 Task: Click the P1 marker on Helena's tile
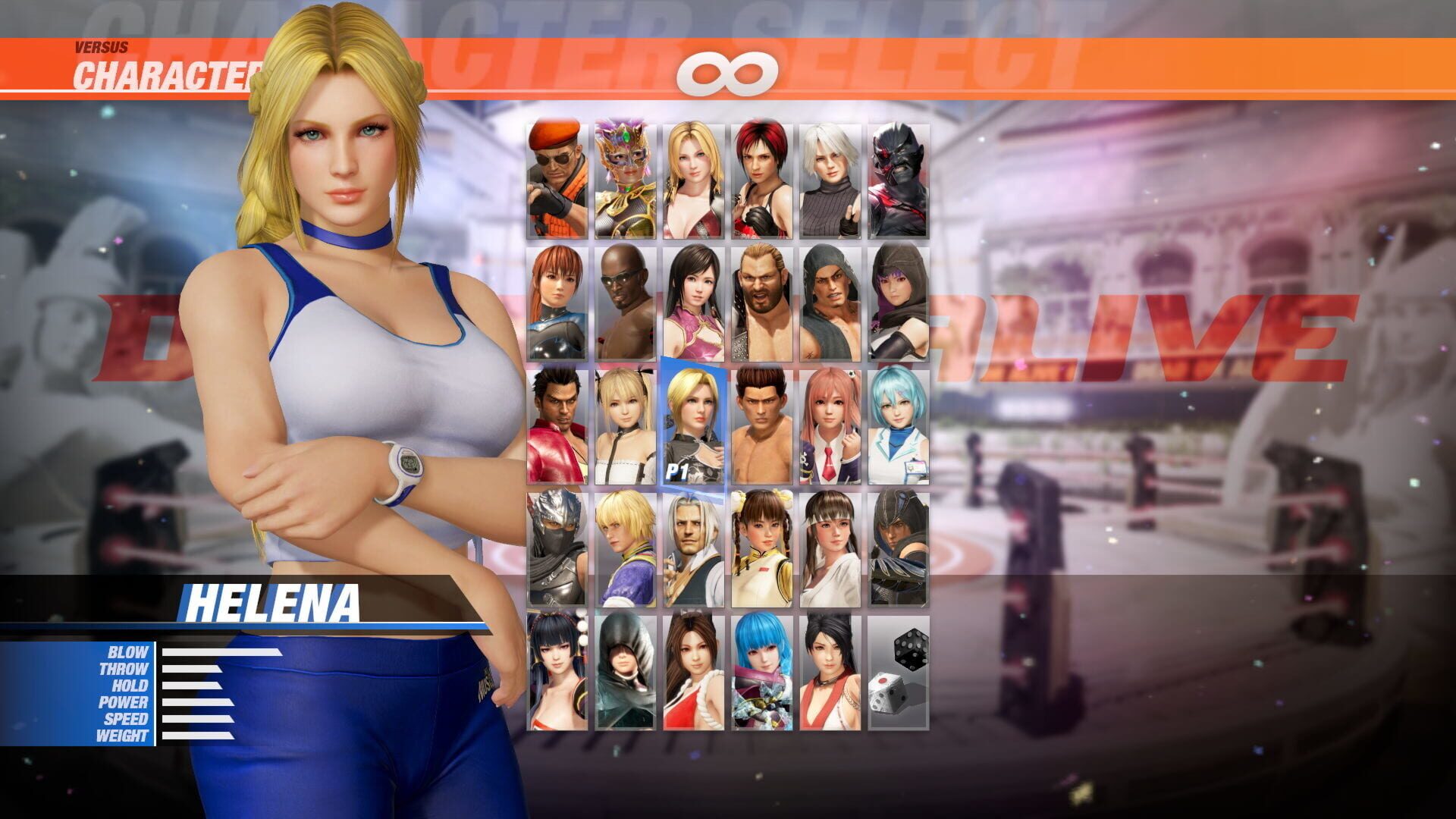point(676,470)
